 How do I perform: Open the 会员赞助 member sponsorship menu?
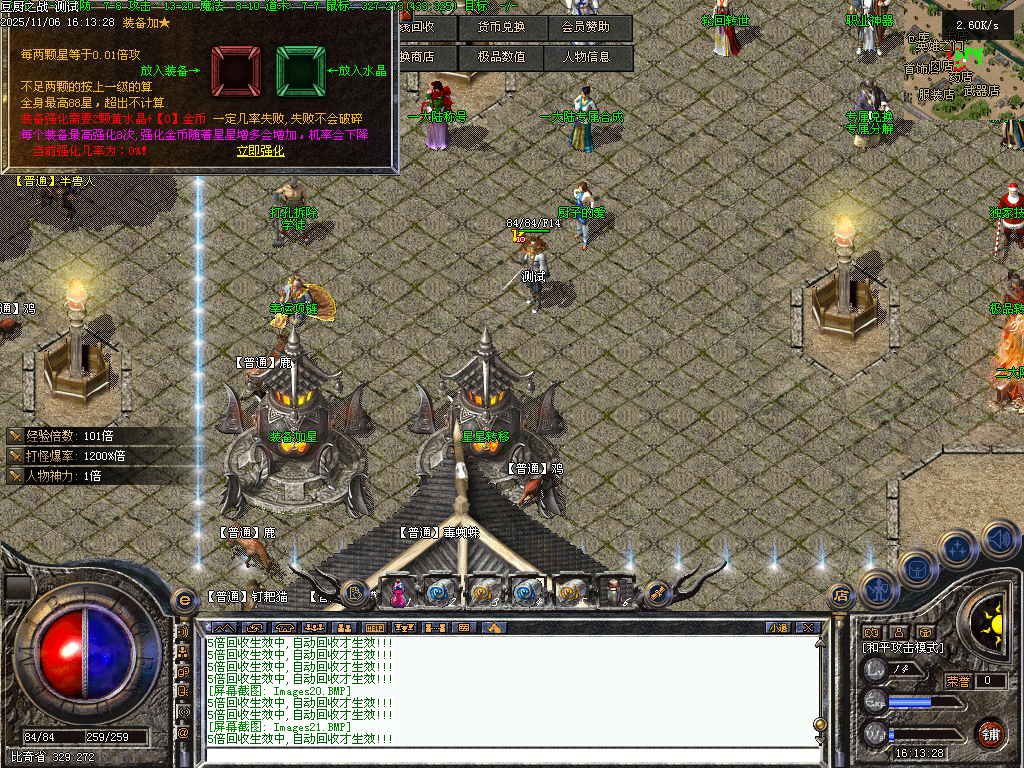pyautogui.click(x=589, y=27)
